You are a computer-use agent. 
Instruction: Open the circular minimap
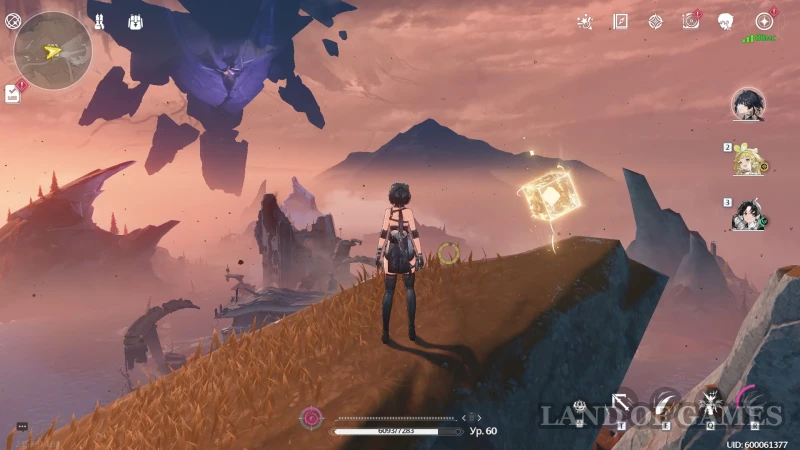(x=53, y=49)
